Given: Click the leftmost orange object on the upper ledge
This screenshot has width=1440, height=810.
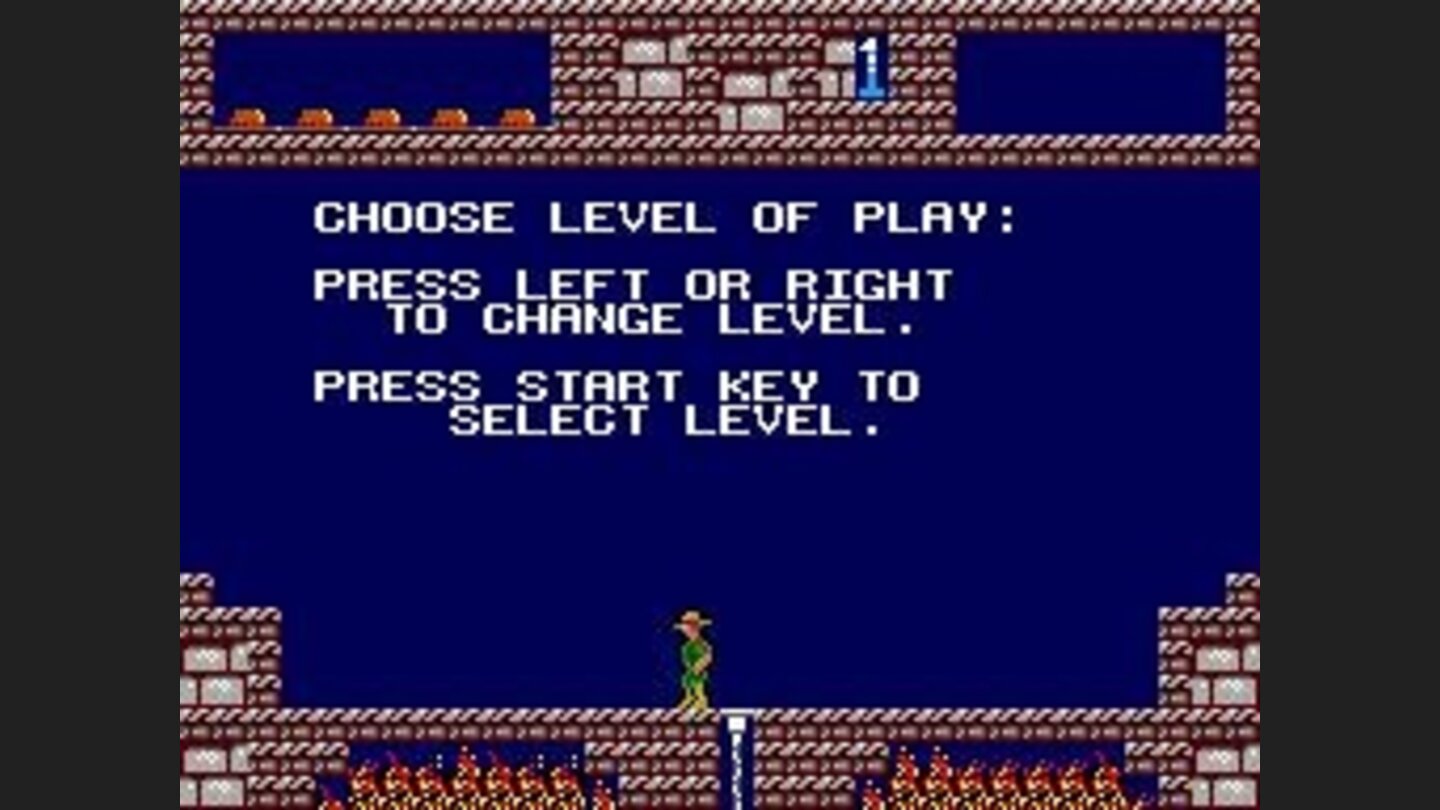Looking at the screenshot, I should (250, 115).
